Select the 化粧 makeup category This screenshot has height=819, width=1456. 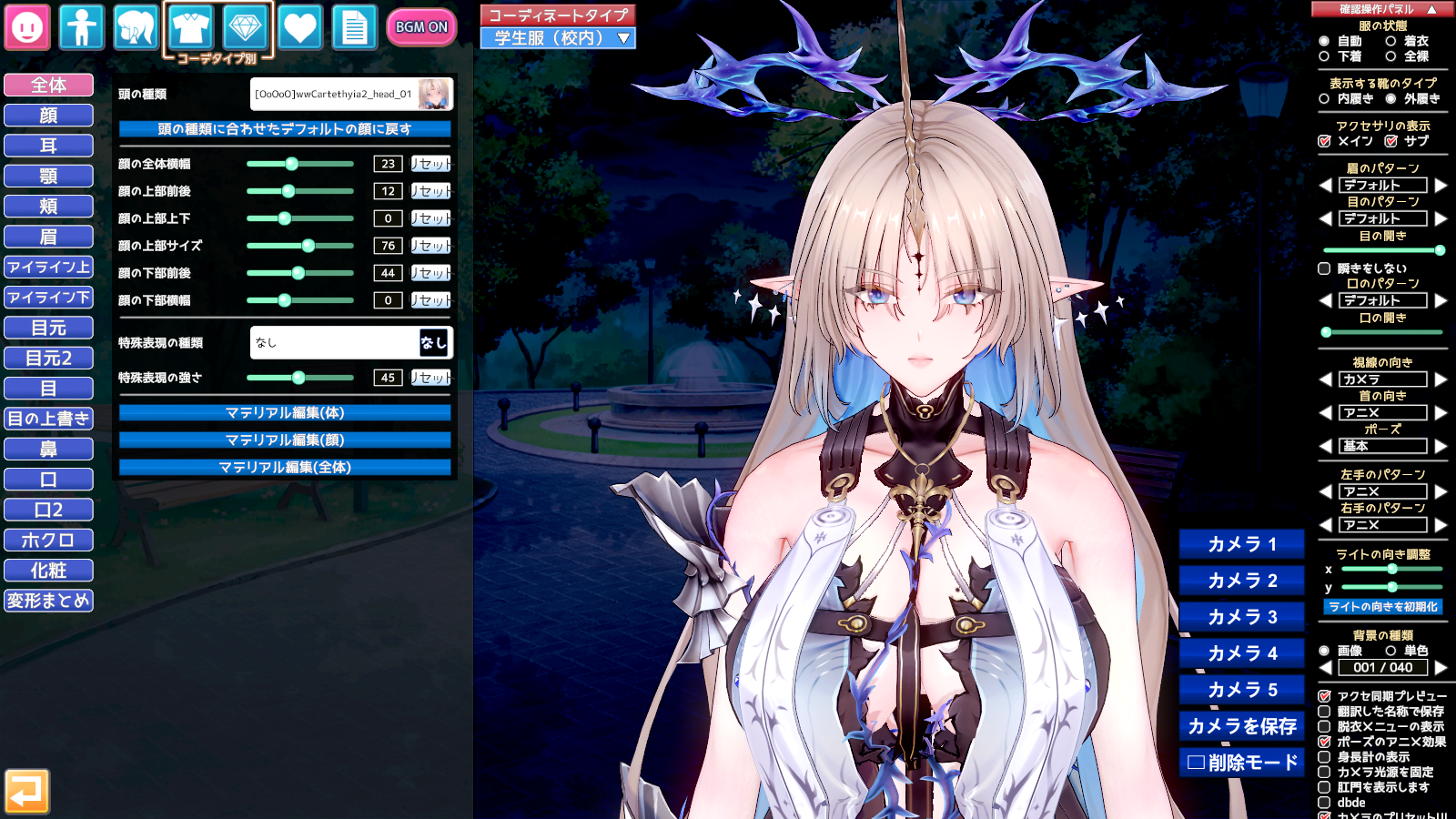pyautogui.click(x=49, y=571)
